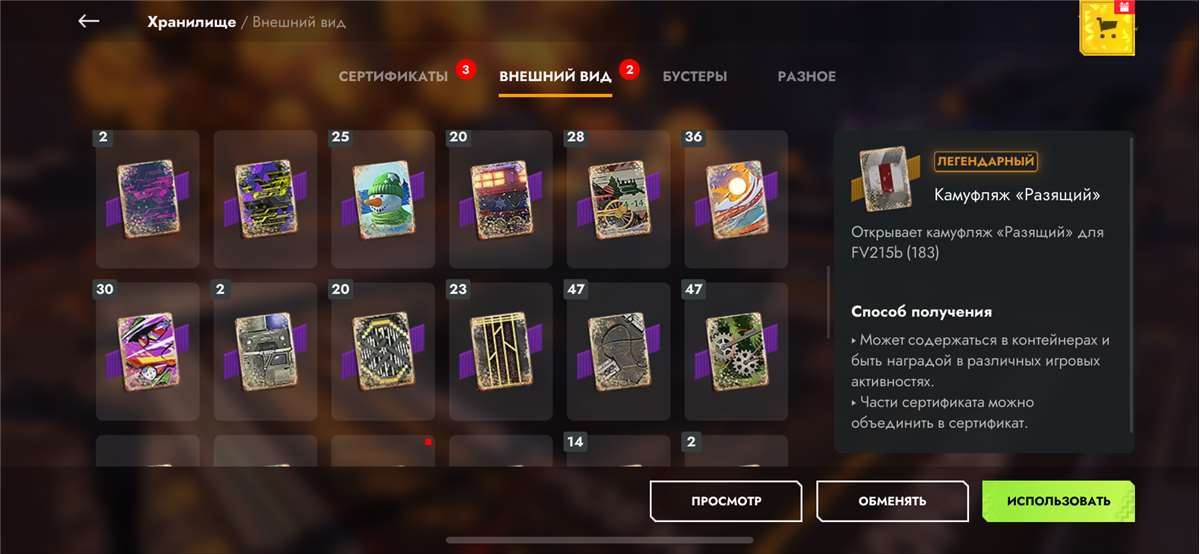Select the cannon artwork card with count 28
The height and width of the screenshot is (554, 1200).
tap(618, 199)
